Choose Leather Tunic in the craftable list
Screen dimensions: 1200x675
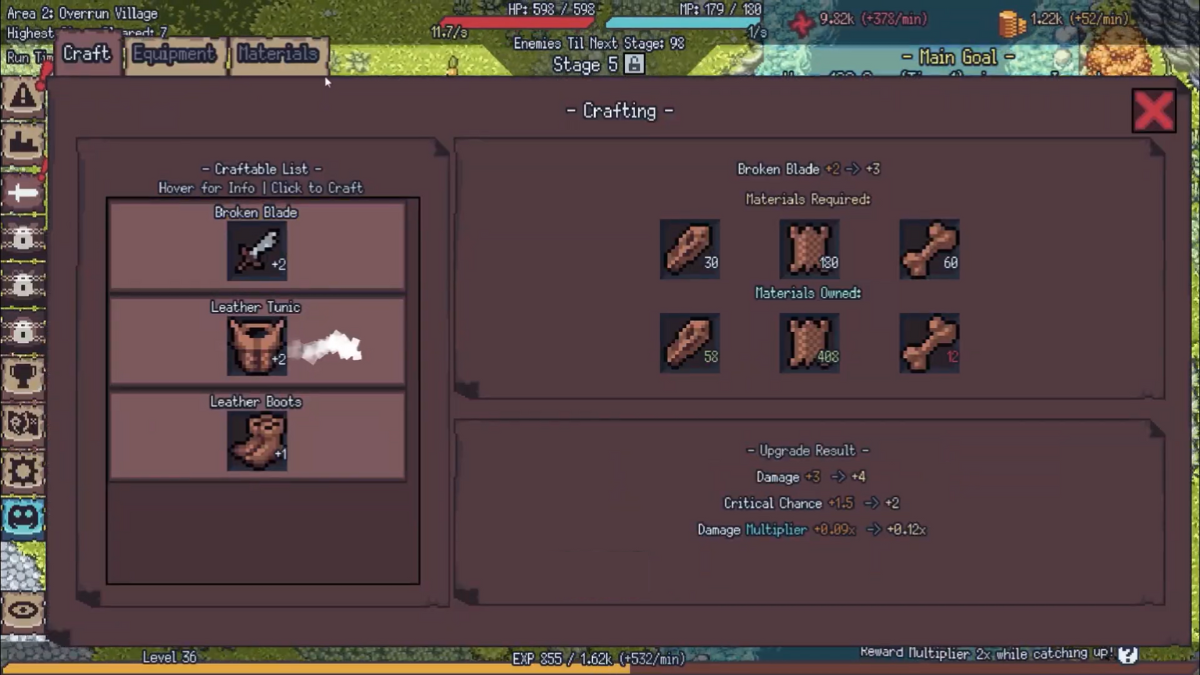pos(257,342)
